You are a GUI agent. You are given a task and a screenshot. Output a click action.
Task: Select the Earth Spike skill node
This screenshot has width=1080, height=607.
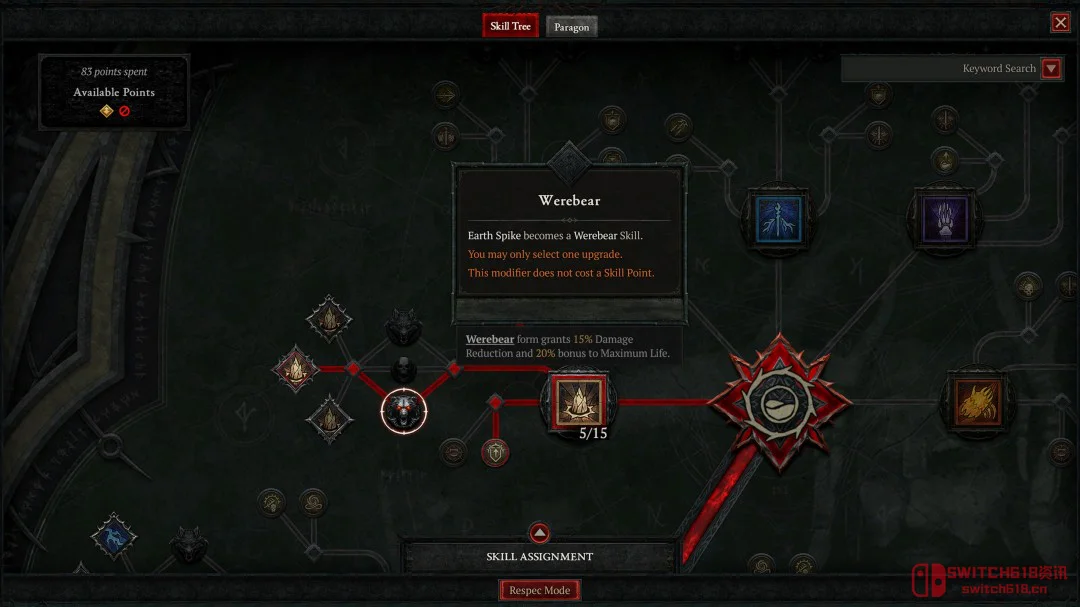[x=579, y=401]
